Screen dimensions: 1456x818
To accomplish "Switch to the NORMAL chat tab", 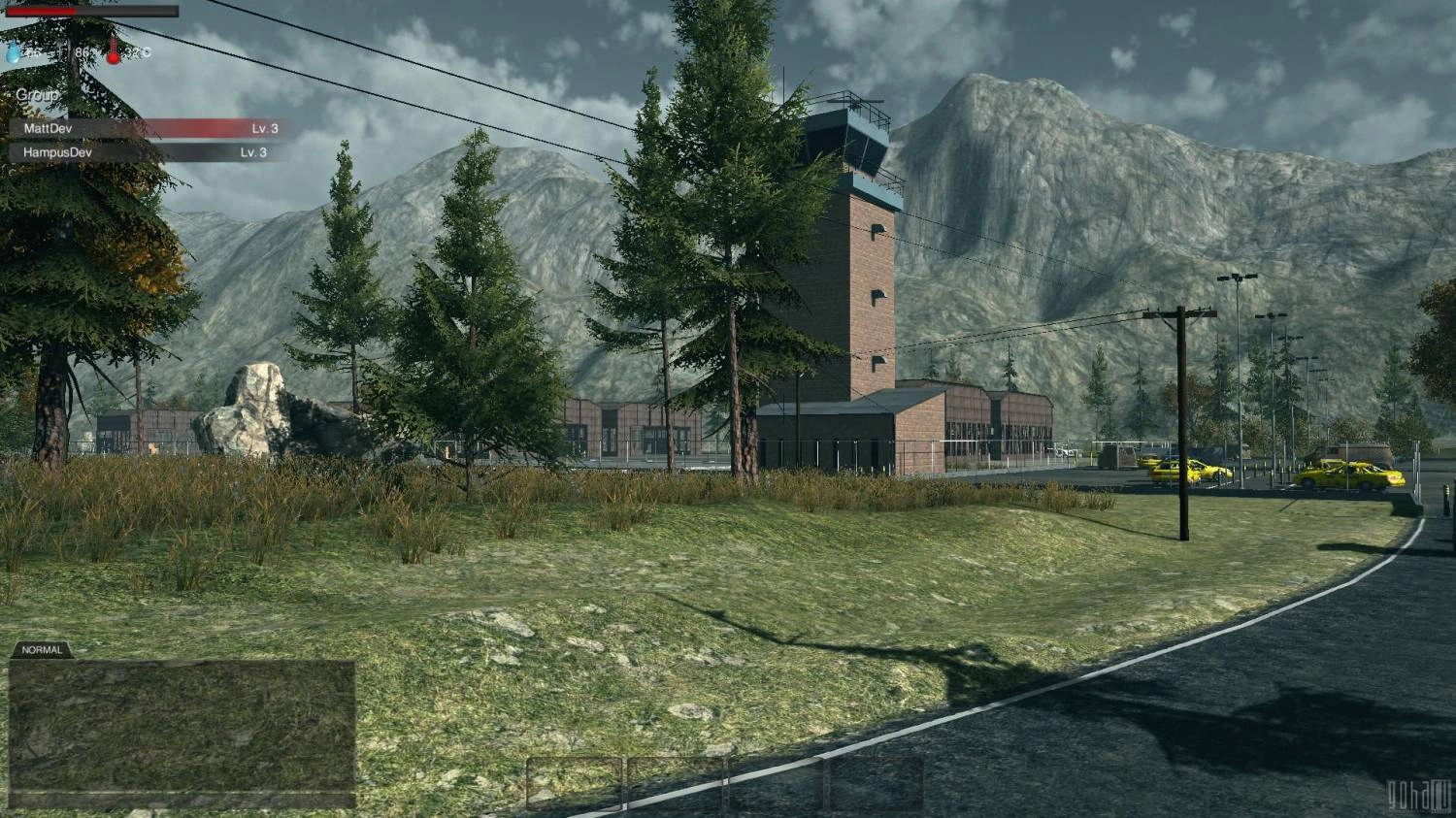I will 42,650.
